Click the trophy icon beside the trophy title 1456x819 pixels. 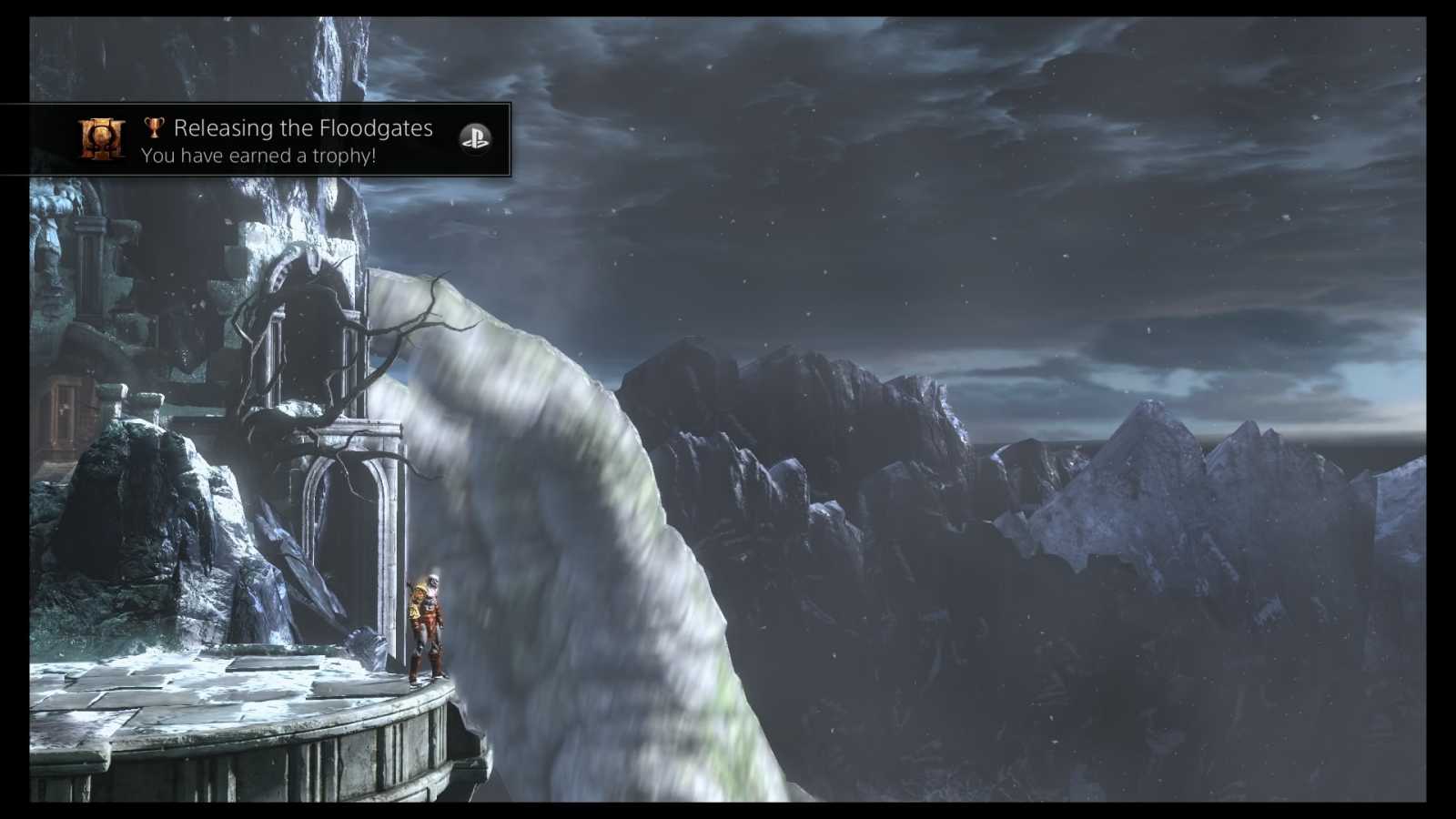click(x=157, y=127)
